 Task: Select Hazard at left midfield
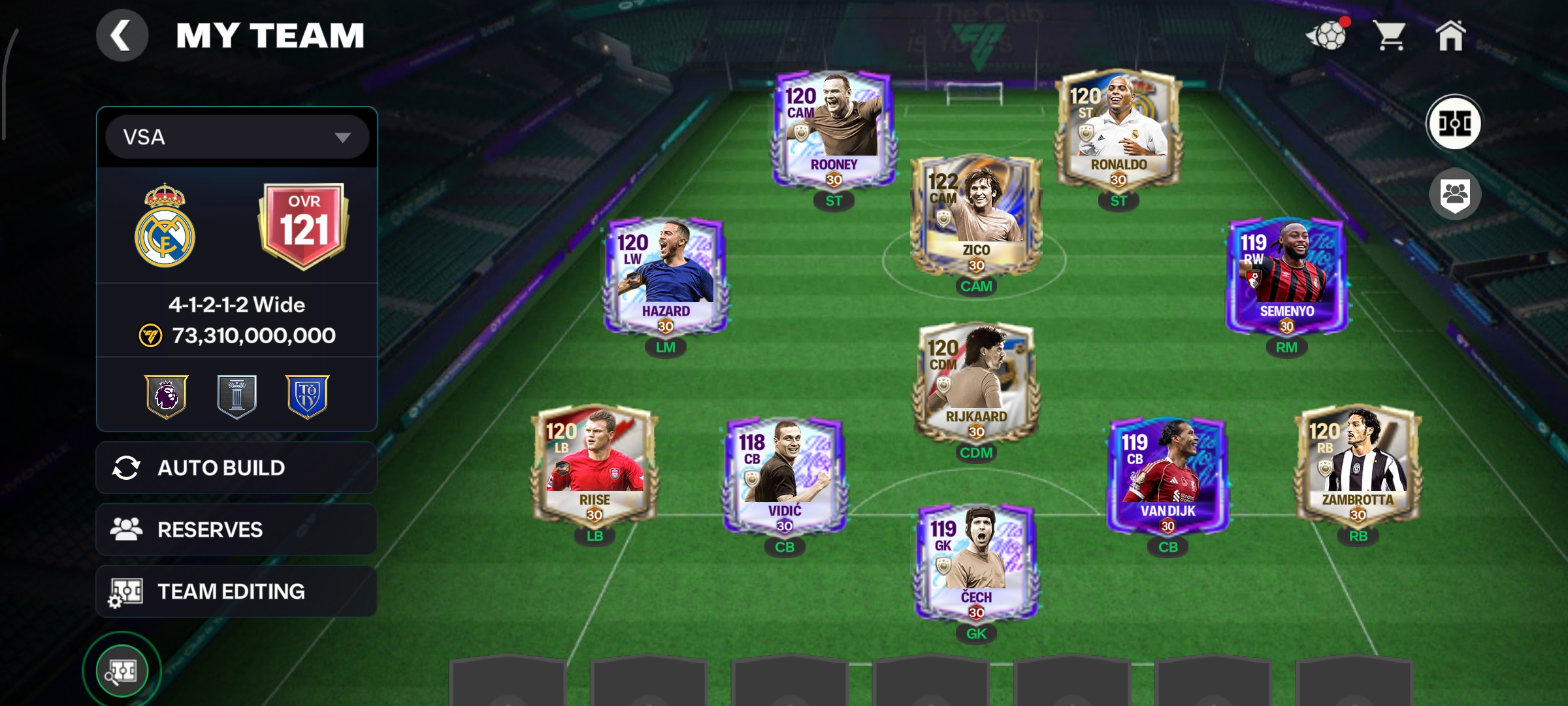[665, 276]
